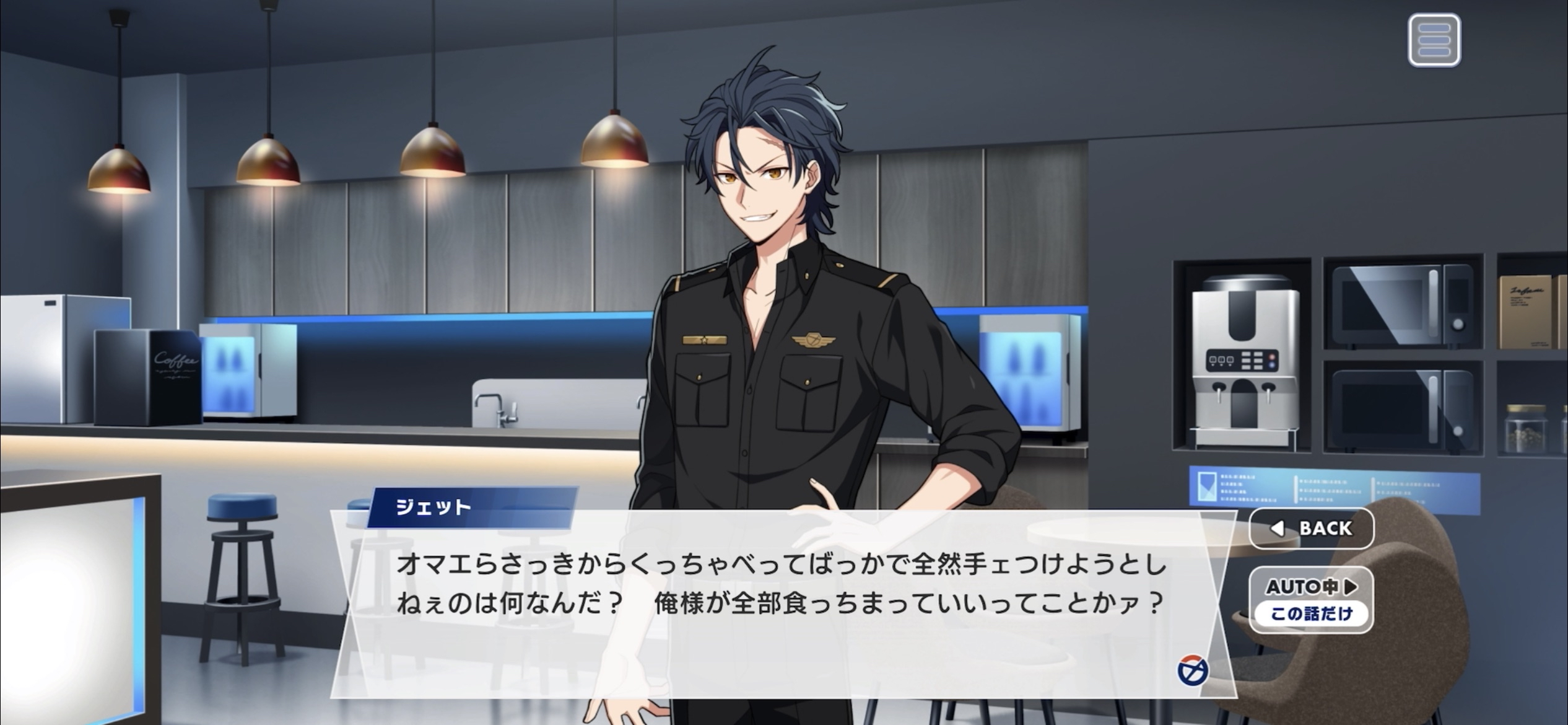Open the hamburger menu icon
Screen dimensions: 1568x725
1434,40
